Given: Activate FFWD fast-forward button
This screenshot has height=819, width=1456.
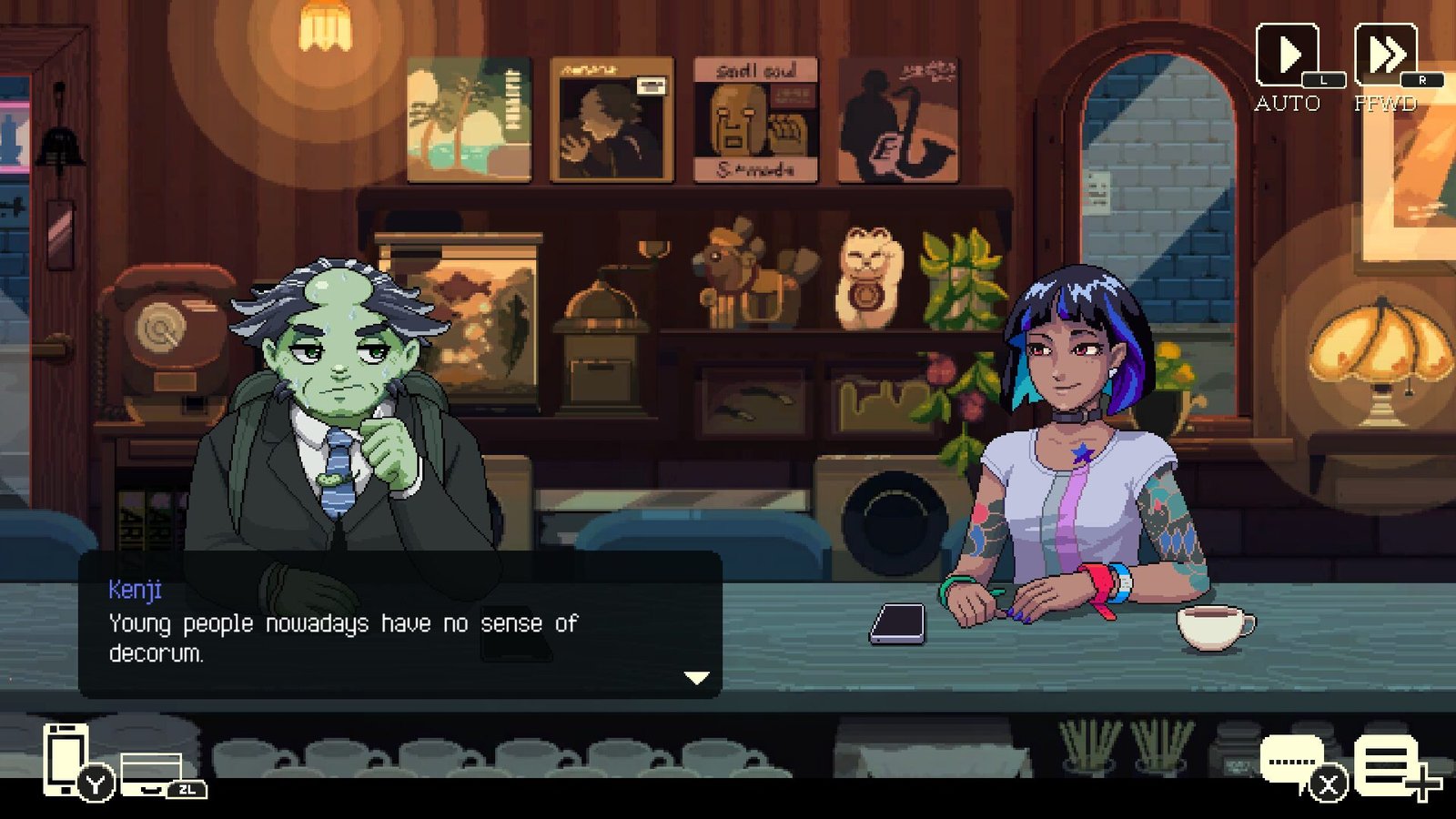Looking at the screenshot, I should pos(1385,56).
